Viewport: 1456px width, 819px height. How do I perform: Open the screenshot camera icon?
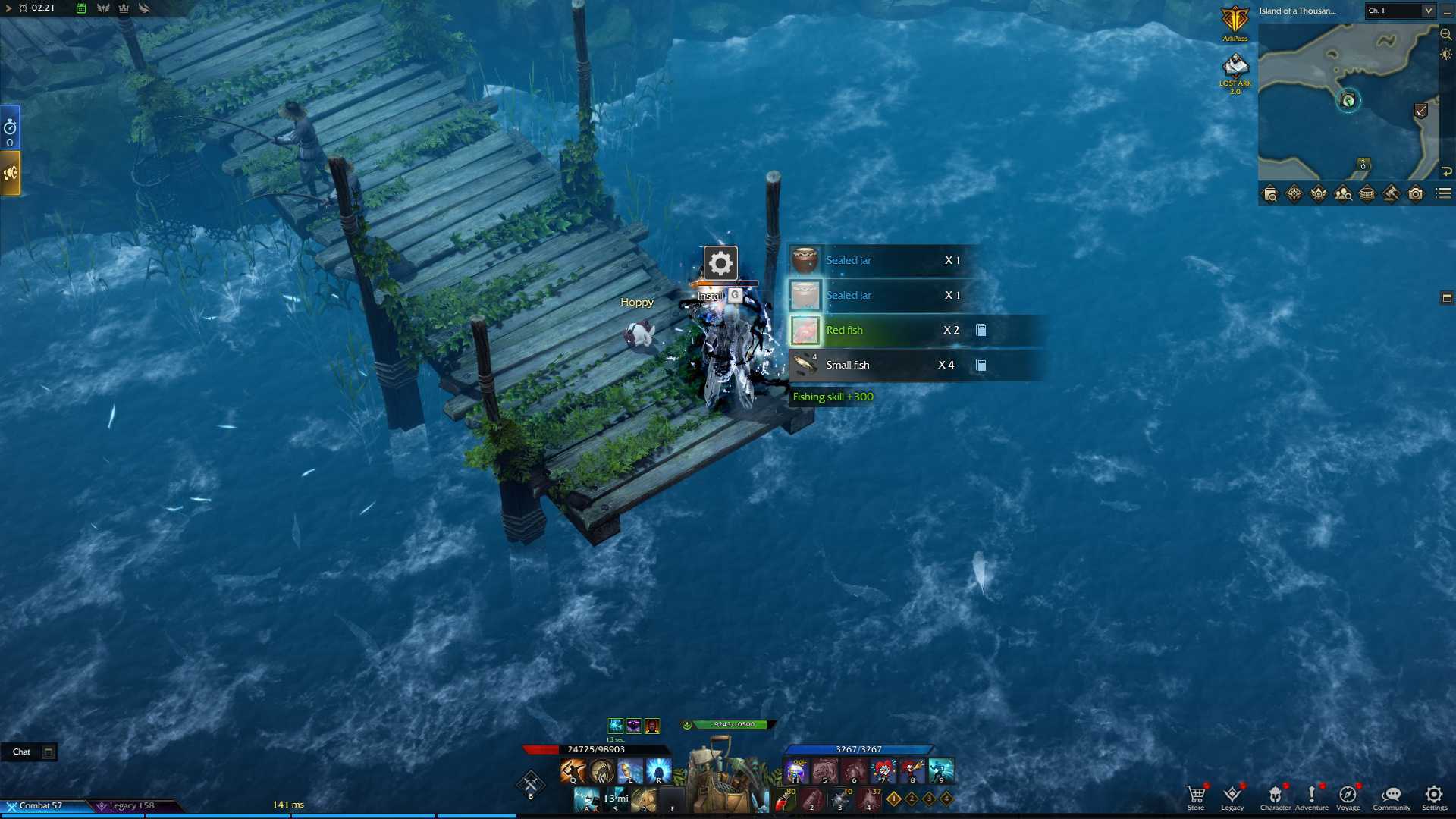click(x=1415, y=194)
